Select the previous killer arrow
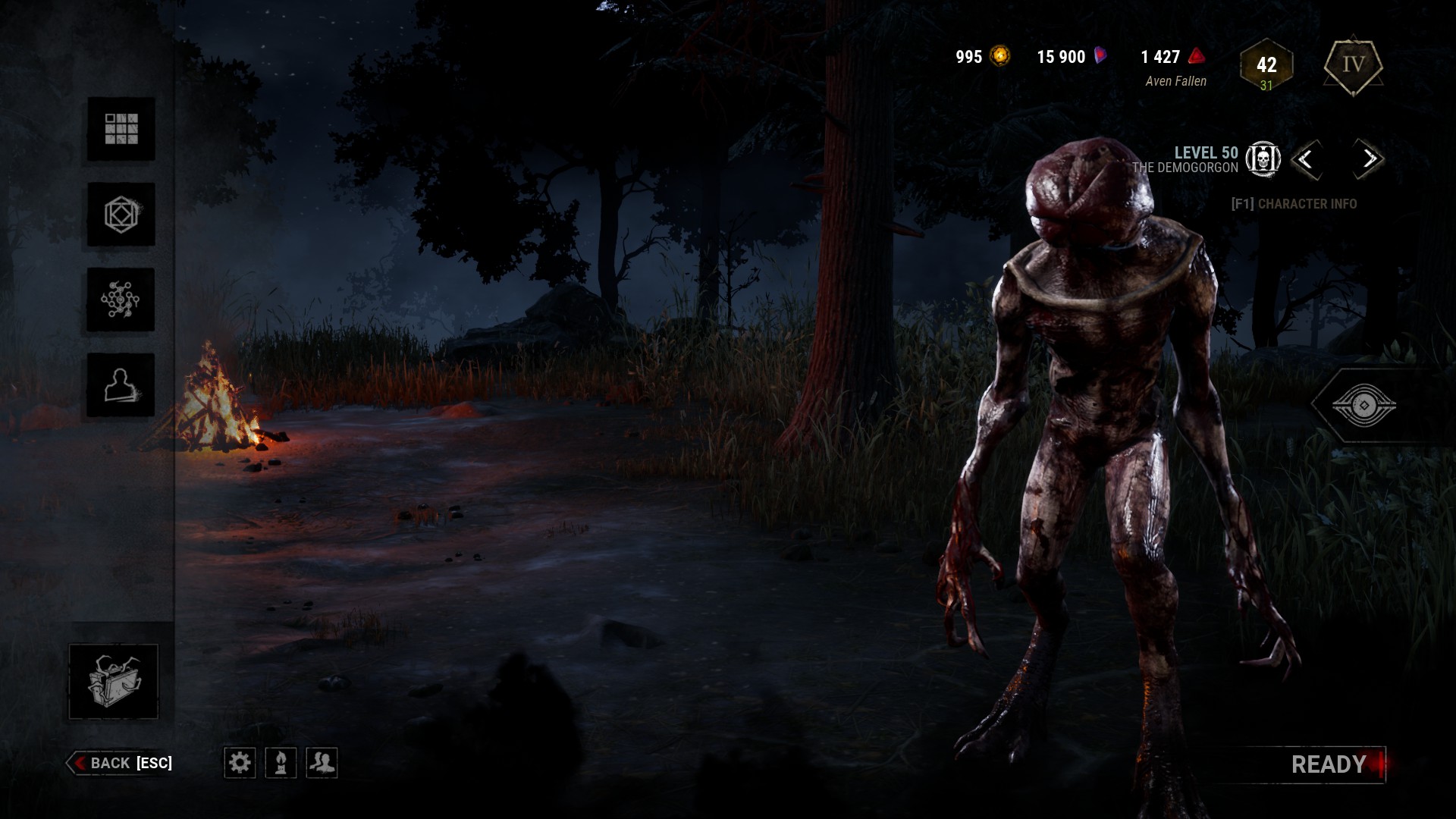This screenshot has height=819, width=1456. 1306,159
